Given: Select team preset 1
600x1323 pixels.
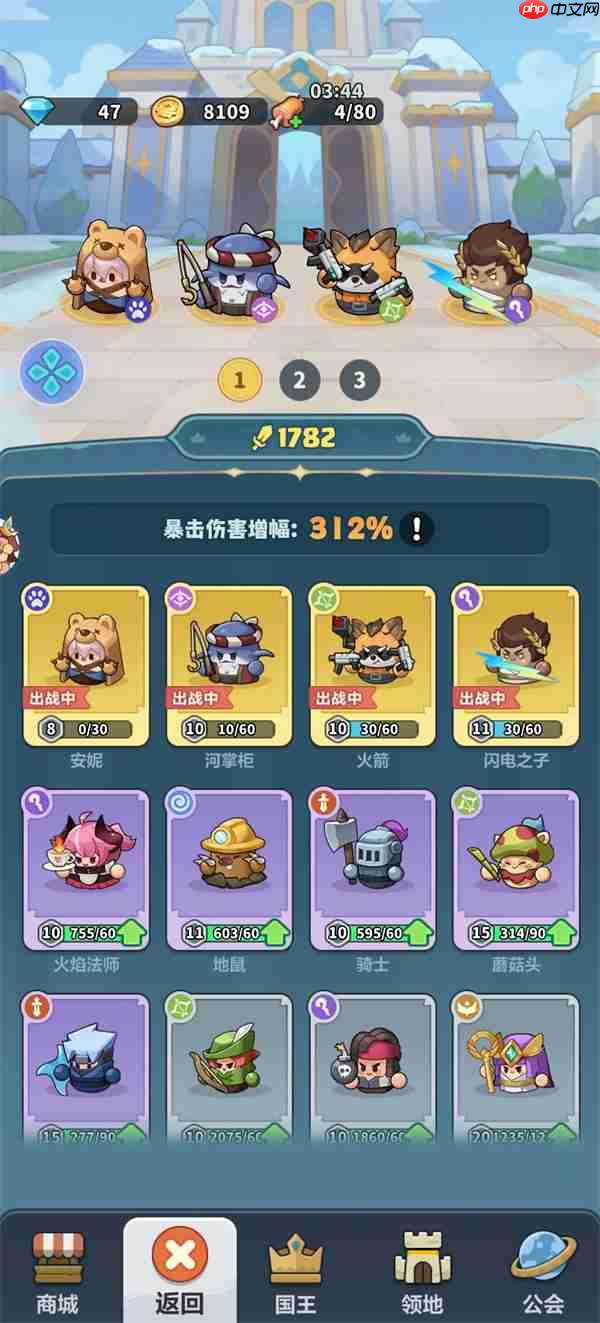Looking at the screenshot, I should (x=240, y=380).
